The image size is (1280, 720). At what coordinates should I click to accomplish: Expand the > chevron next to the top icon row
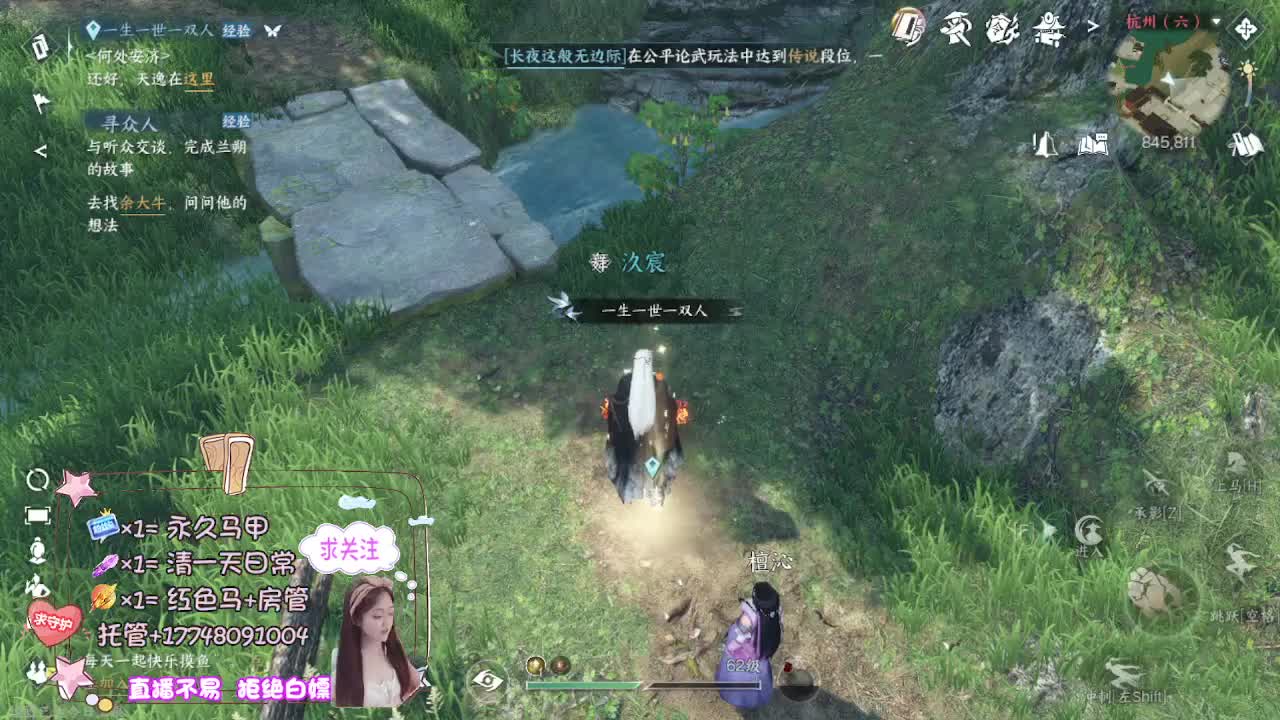coord(1093,25)
